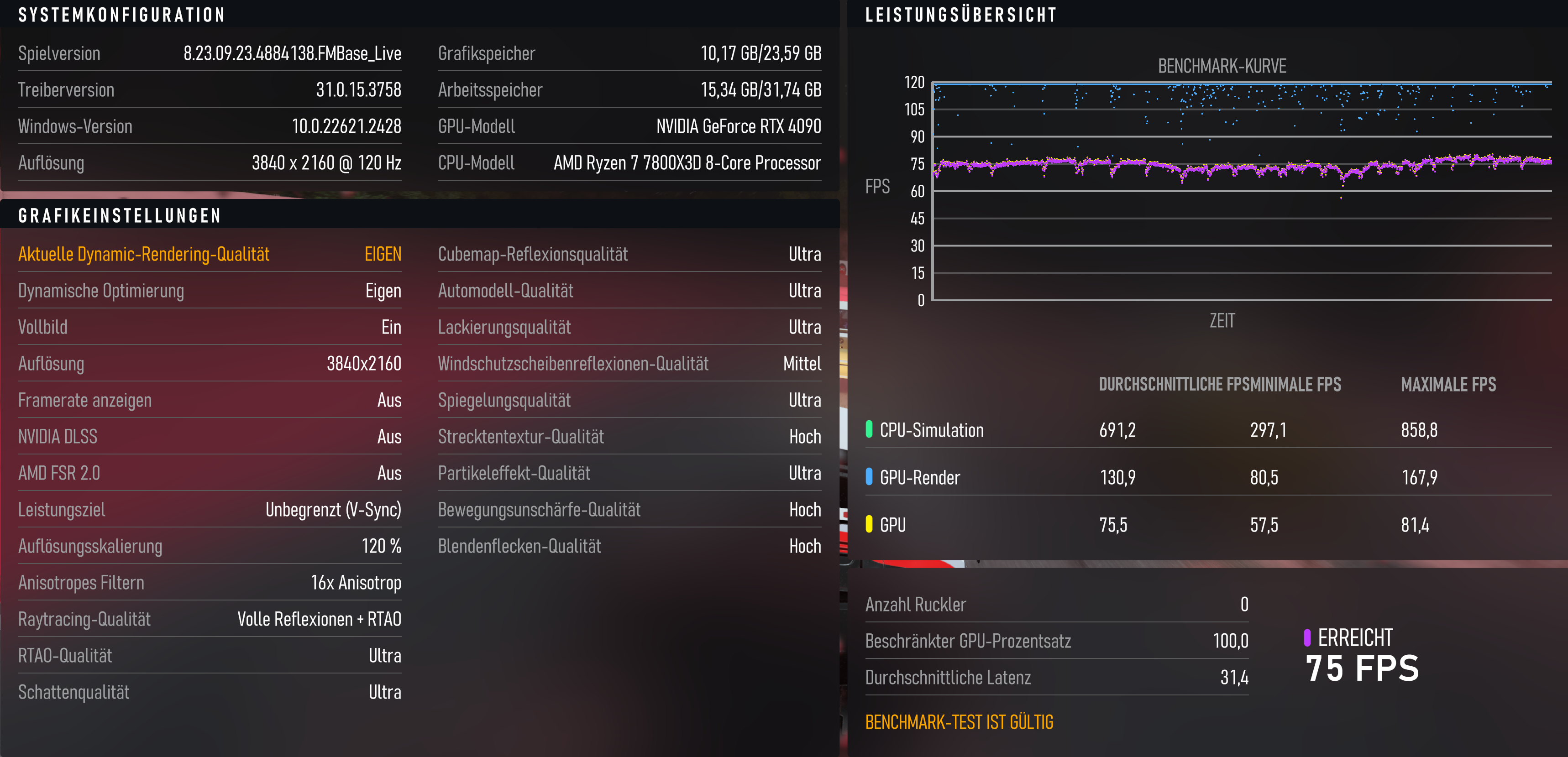Click BENCHMARK-TEST IST GÜLTIG

(x=960, y=722)
